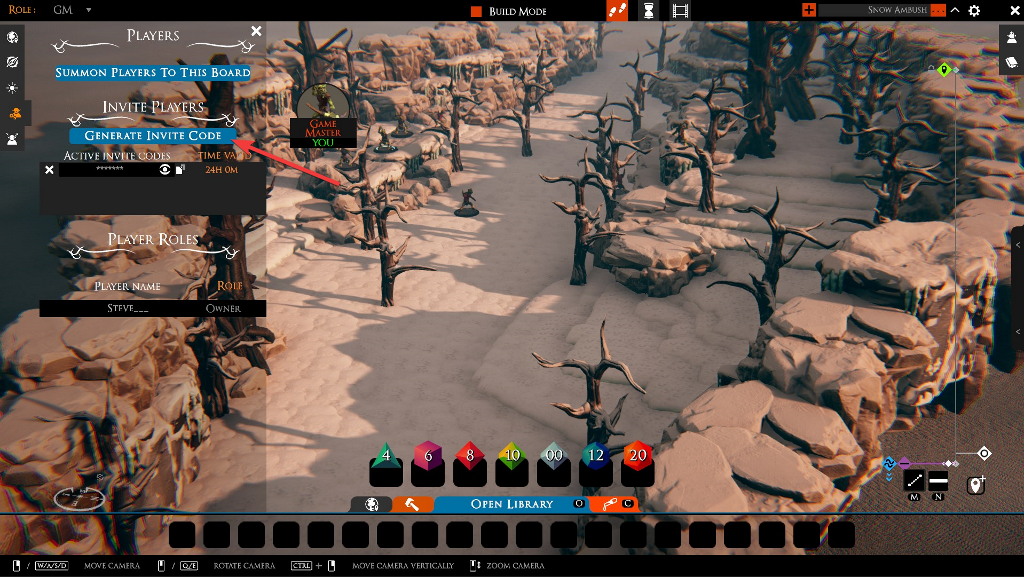Screen dimensions: 1024x577
Task: Roll the d4 die
Action: (386, 457)
